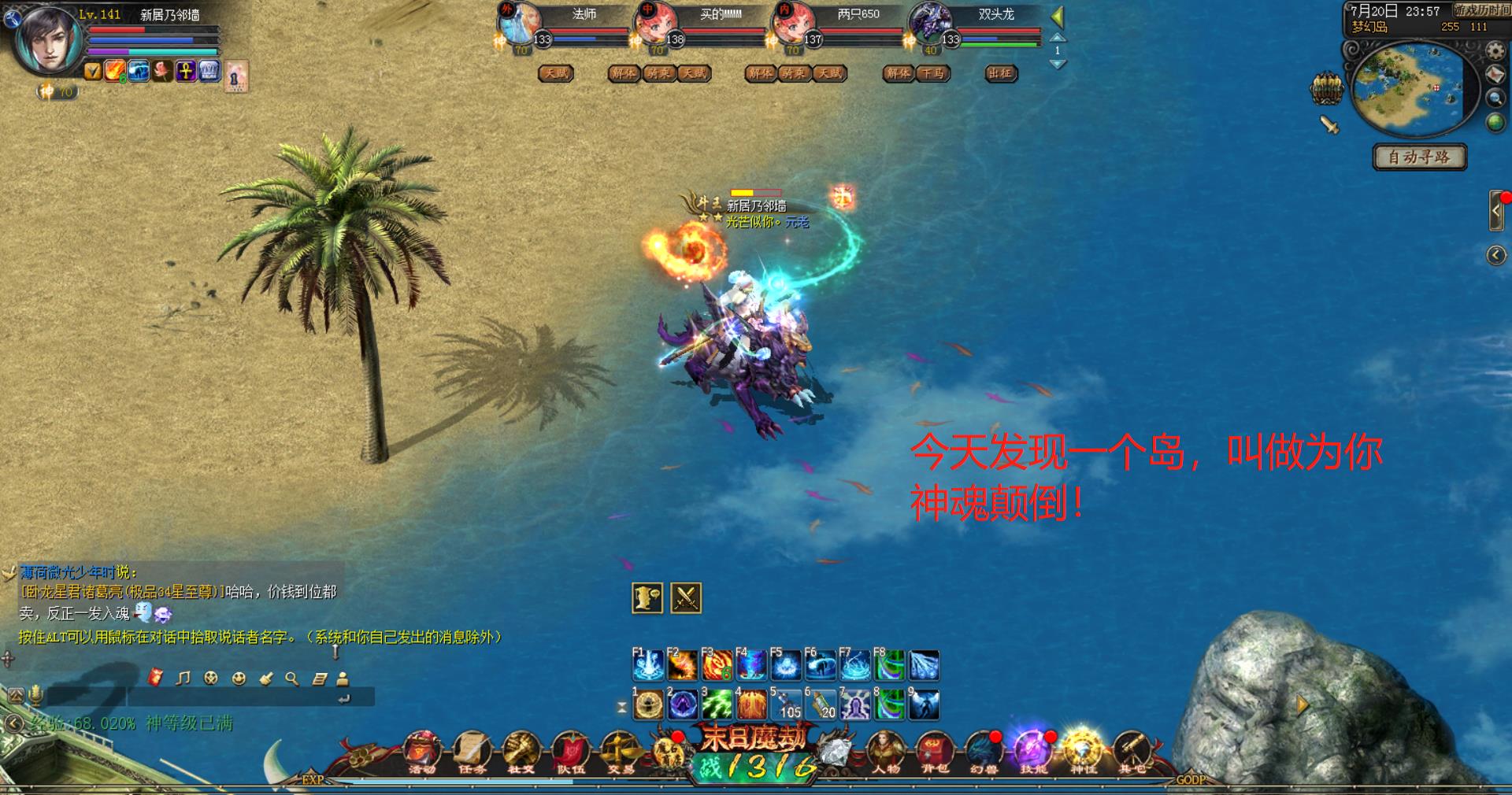Use the item in hotbar slot 5
This screenshot has height=795, width=1512.
coord(785,704)
